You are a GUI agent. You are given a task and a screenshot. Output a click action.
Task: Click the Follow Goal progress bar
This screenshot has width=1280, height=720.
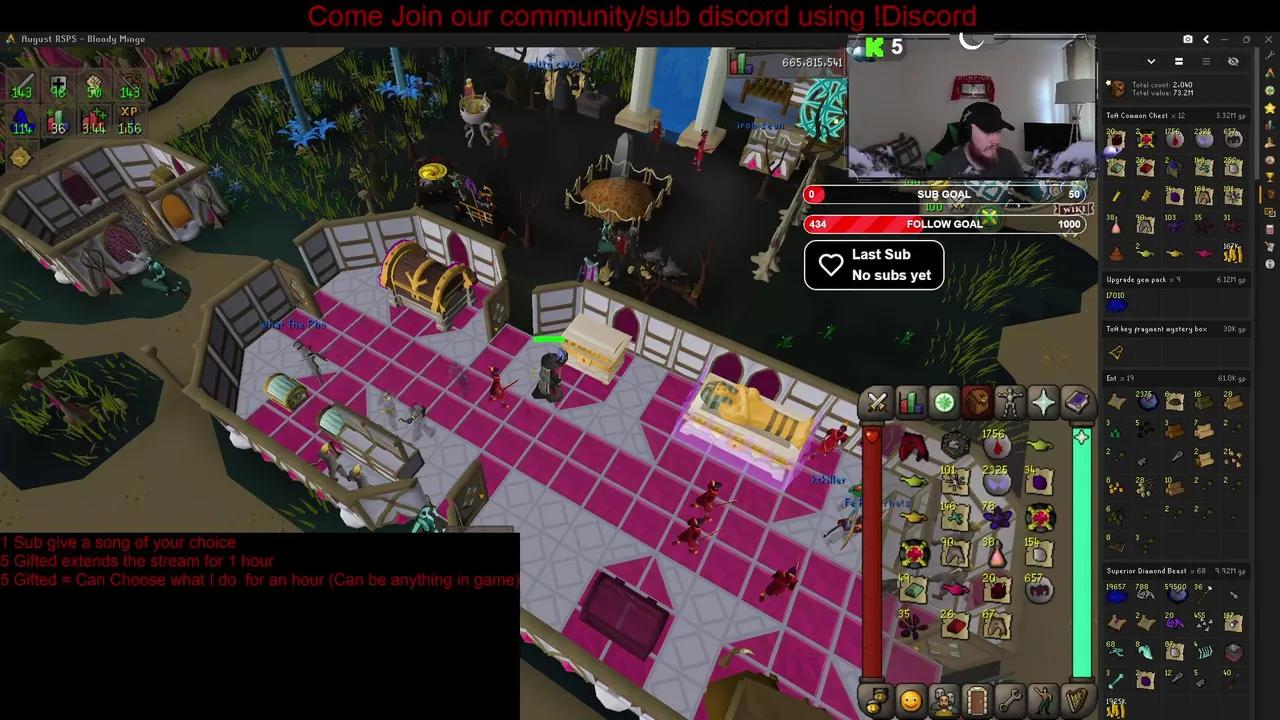click(x=944, y=224)
